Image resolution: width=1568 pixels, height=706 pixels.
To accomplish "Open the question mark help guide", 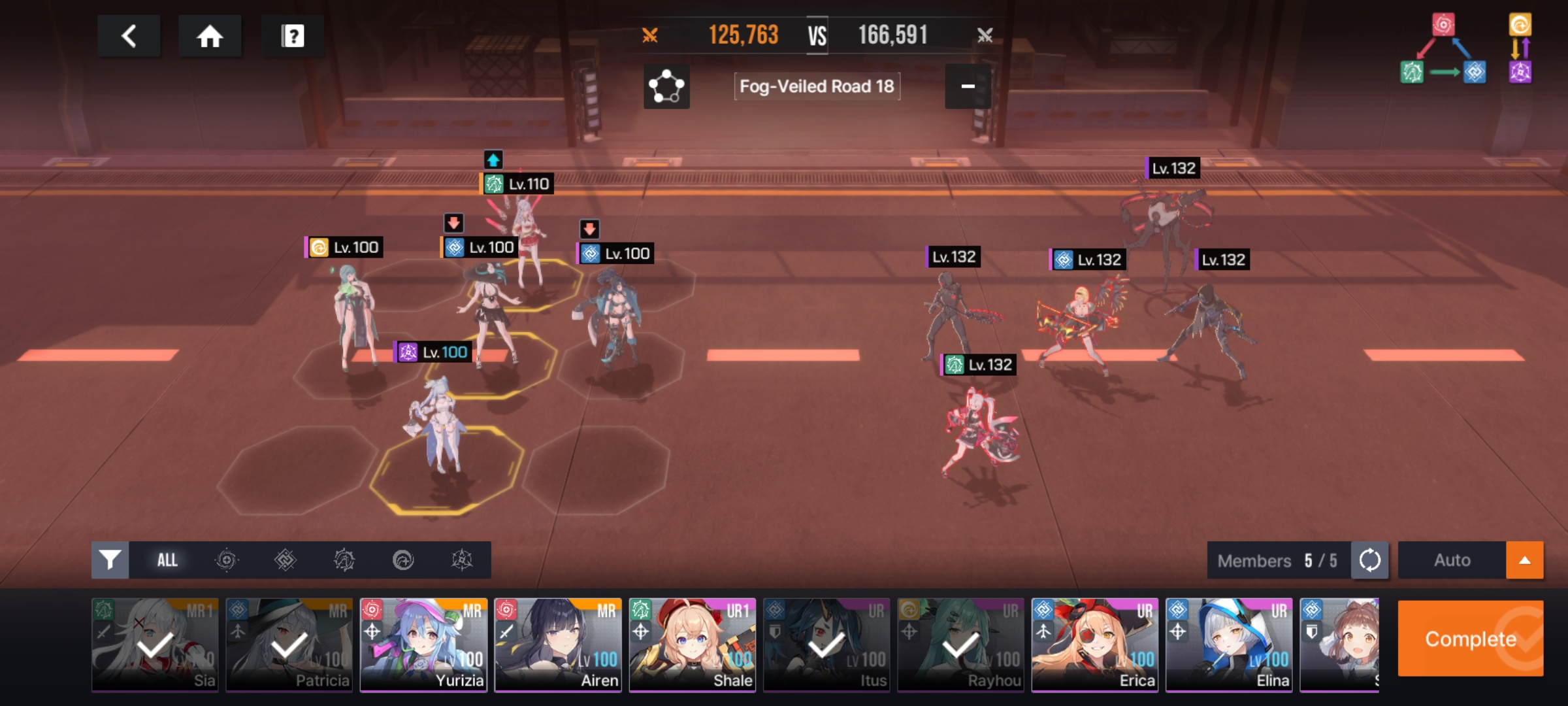I will pyautogui.click(x=293, y=36).
